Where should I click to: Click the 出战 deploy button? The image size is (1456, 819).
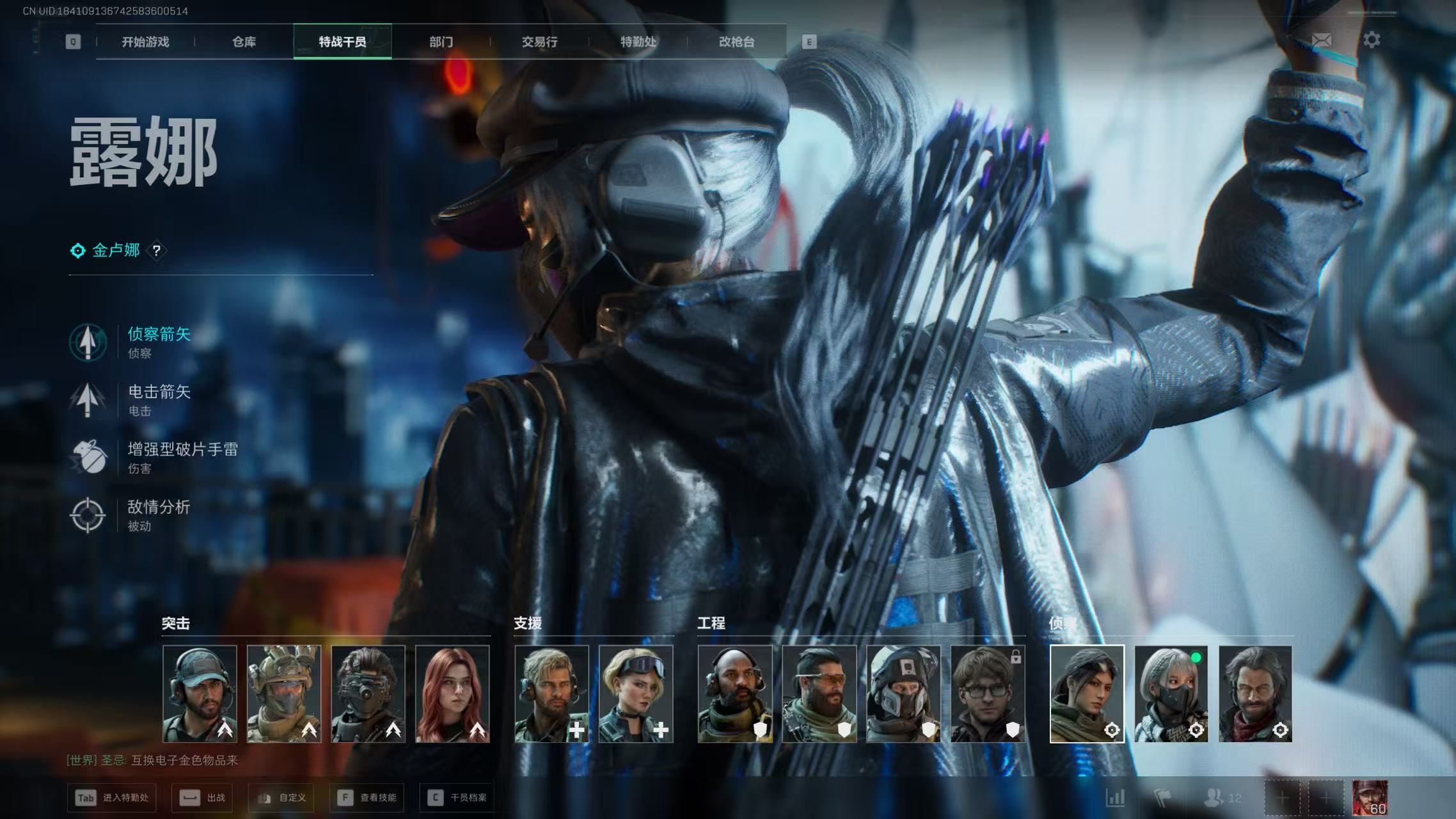202,798
